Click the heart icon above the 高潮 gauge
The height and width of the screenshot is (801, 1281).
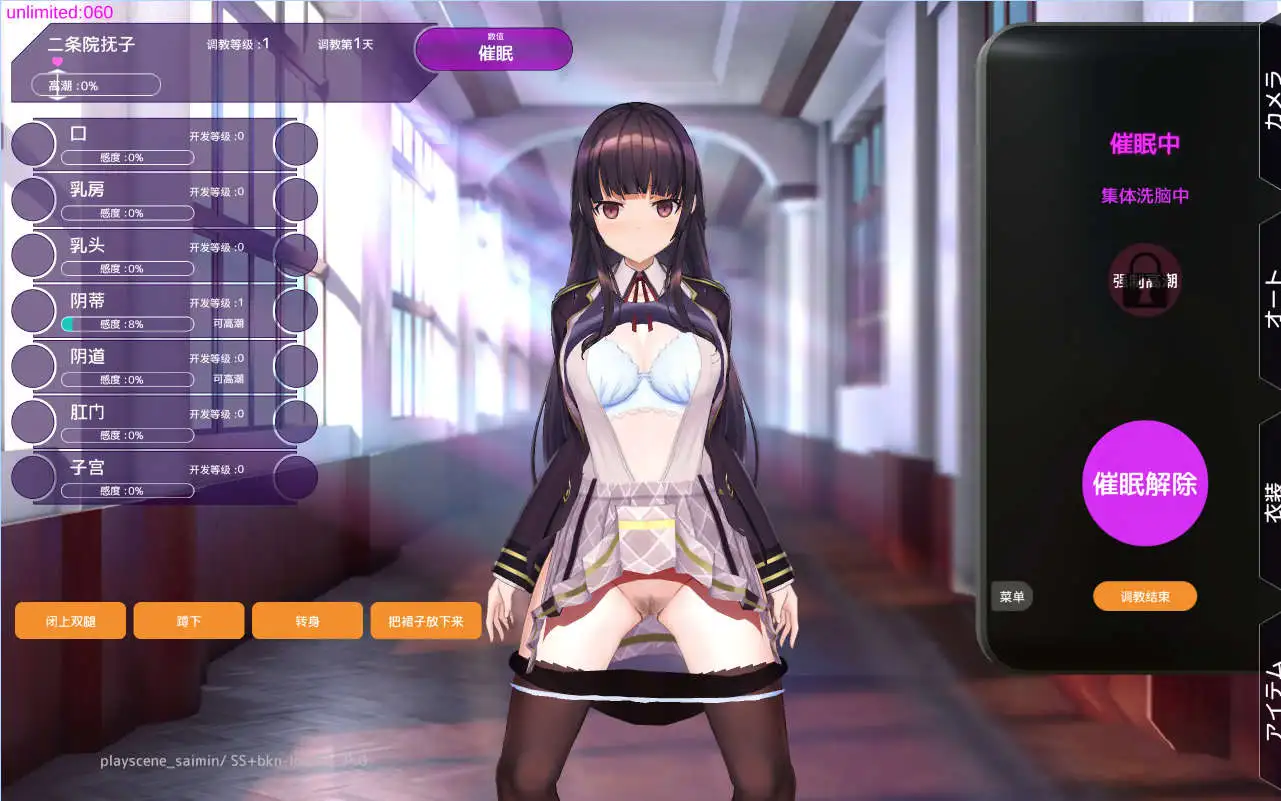tap(55, 62)
